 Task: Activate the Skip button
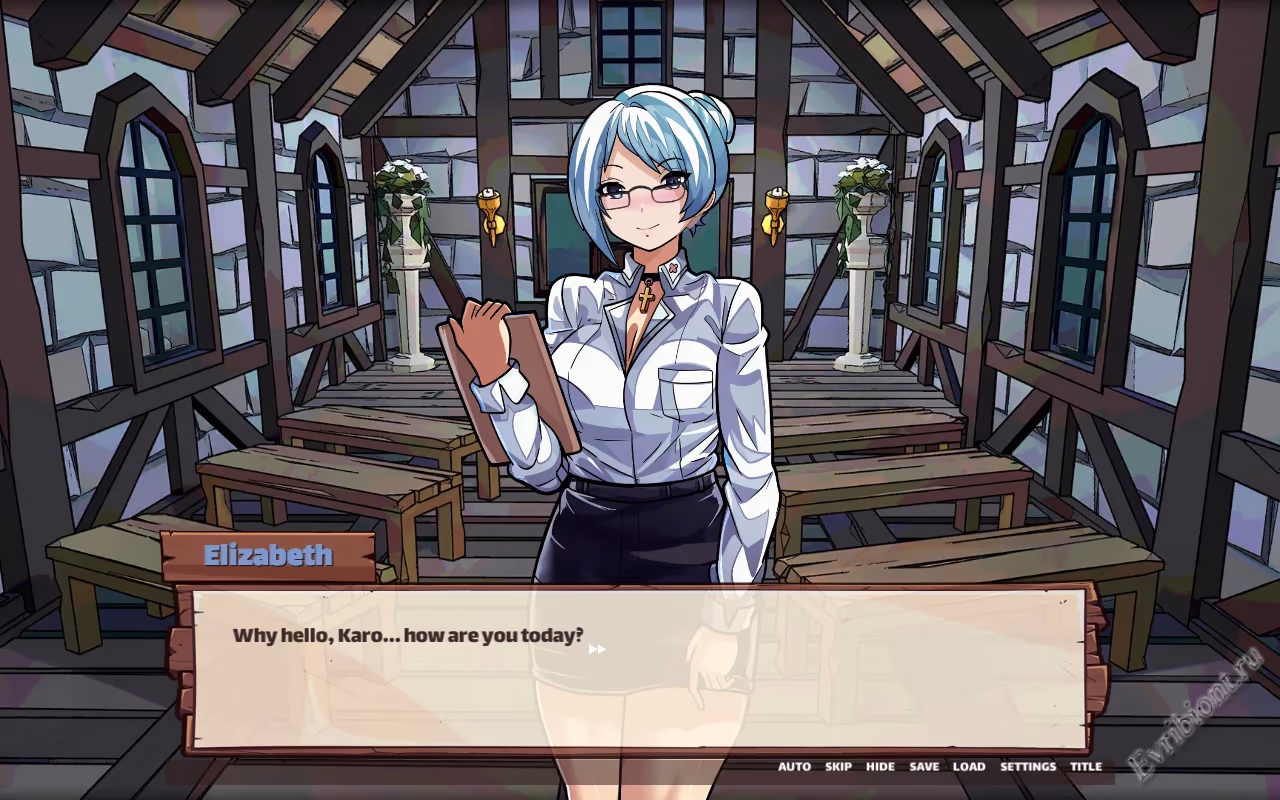click(x=838, y=767)
